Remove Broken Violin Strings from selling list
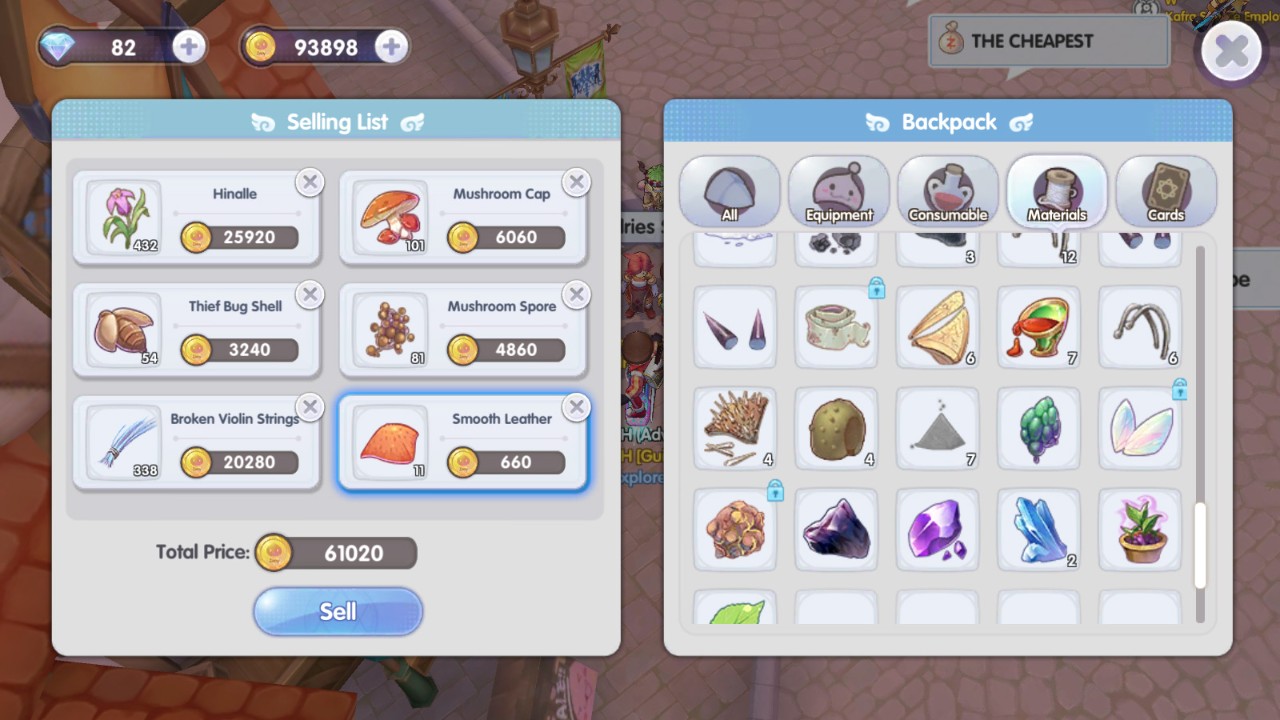Image resolution: width=1280 pixels, height=720 pixels. click(310, 407)
